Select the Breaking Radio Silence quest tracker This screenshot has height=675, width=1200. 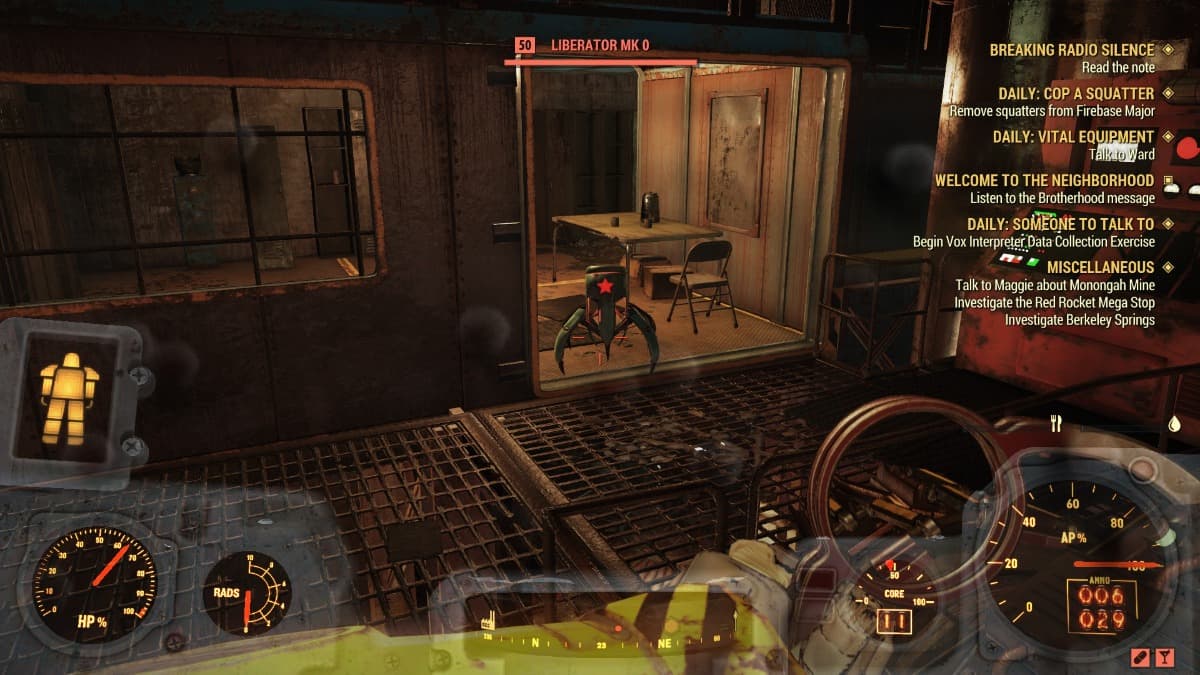[1071, 50]
